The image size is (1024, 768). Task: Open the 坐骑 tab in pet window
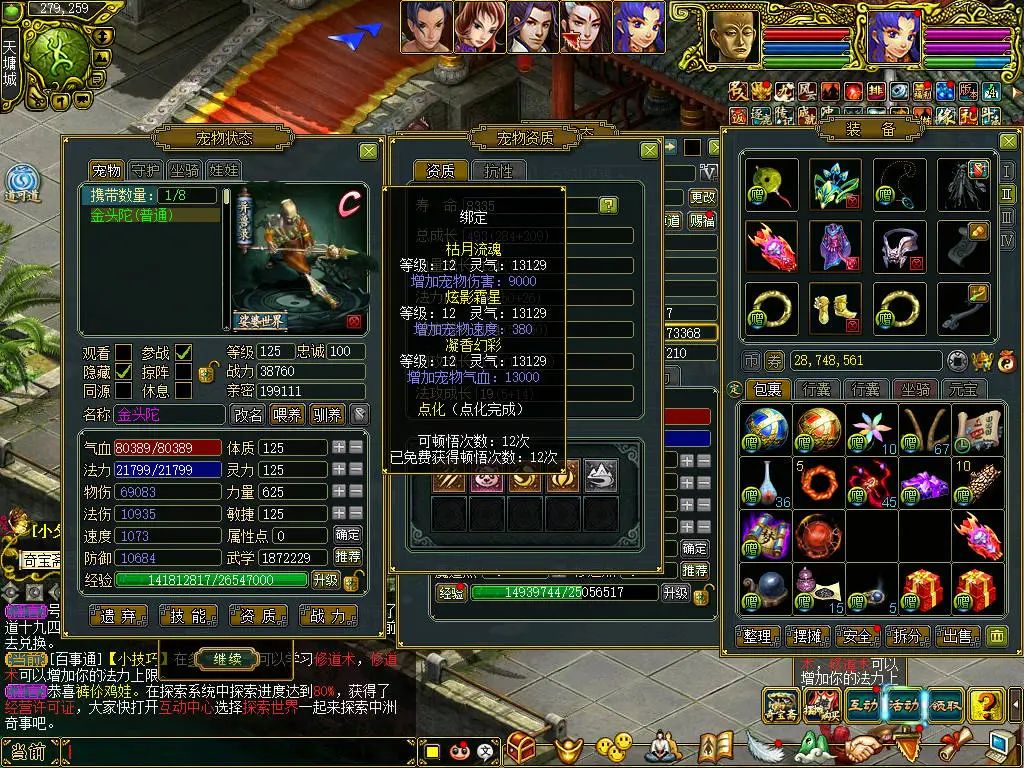tap(184, 170)
